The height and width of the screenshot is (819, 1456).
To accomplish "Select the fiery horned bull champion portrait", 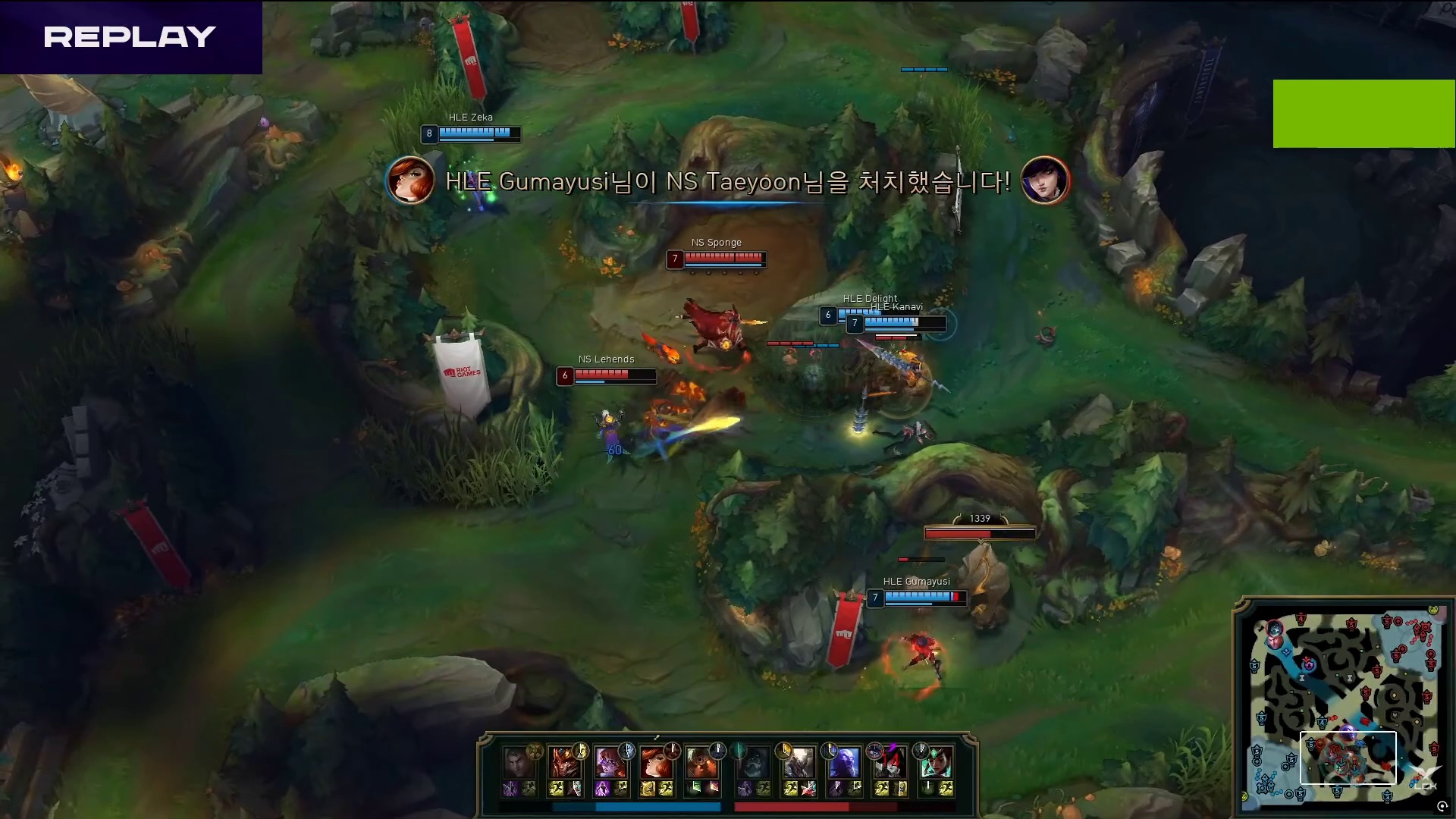I will click(x=701, y=763).
